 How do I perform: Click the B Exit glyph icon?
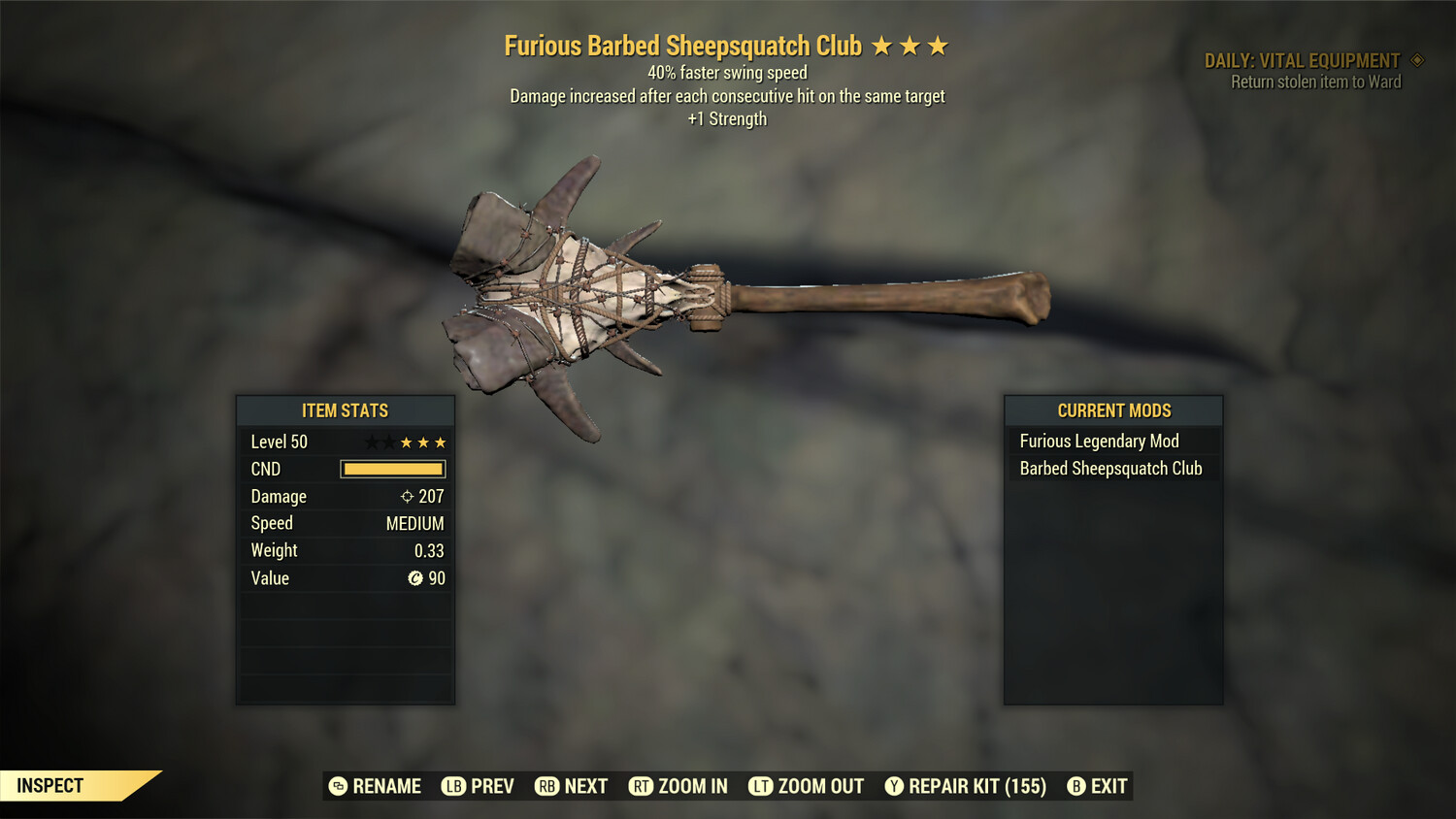click(x=1075, y=786)
